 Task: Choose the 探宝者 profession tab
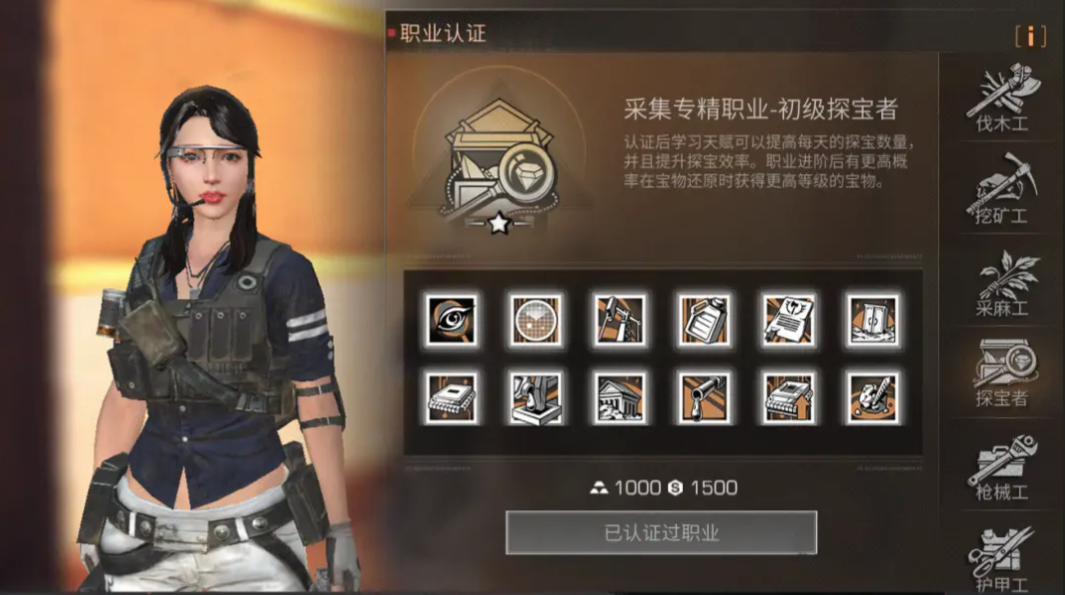(1003, 374)
